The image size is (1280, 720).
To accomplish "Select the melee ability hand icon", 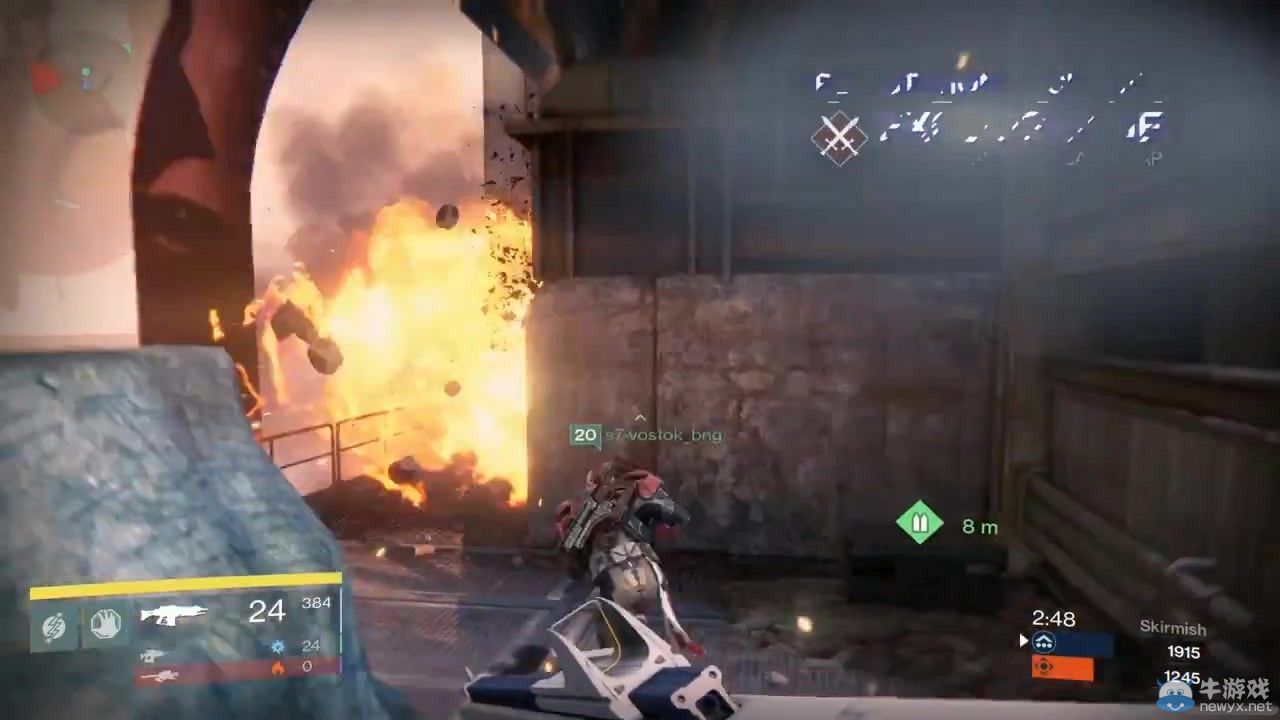I will (x=105, y=624).
